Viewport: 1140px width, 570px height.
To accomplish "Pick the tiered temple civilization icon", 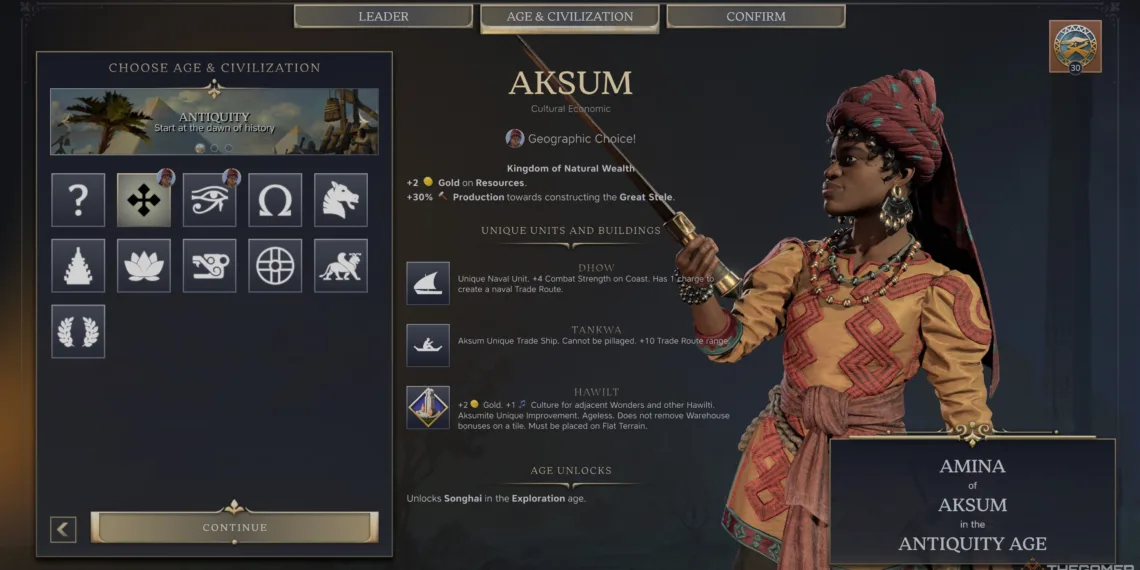I will point(78,266).
